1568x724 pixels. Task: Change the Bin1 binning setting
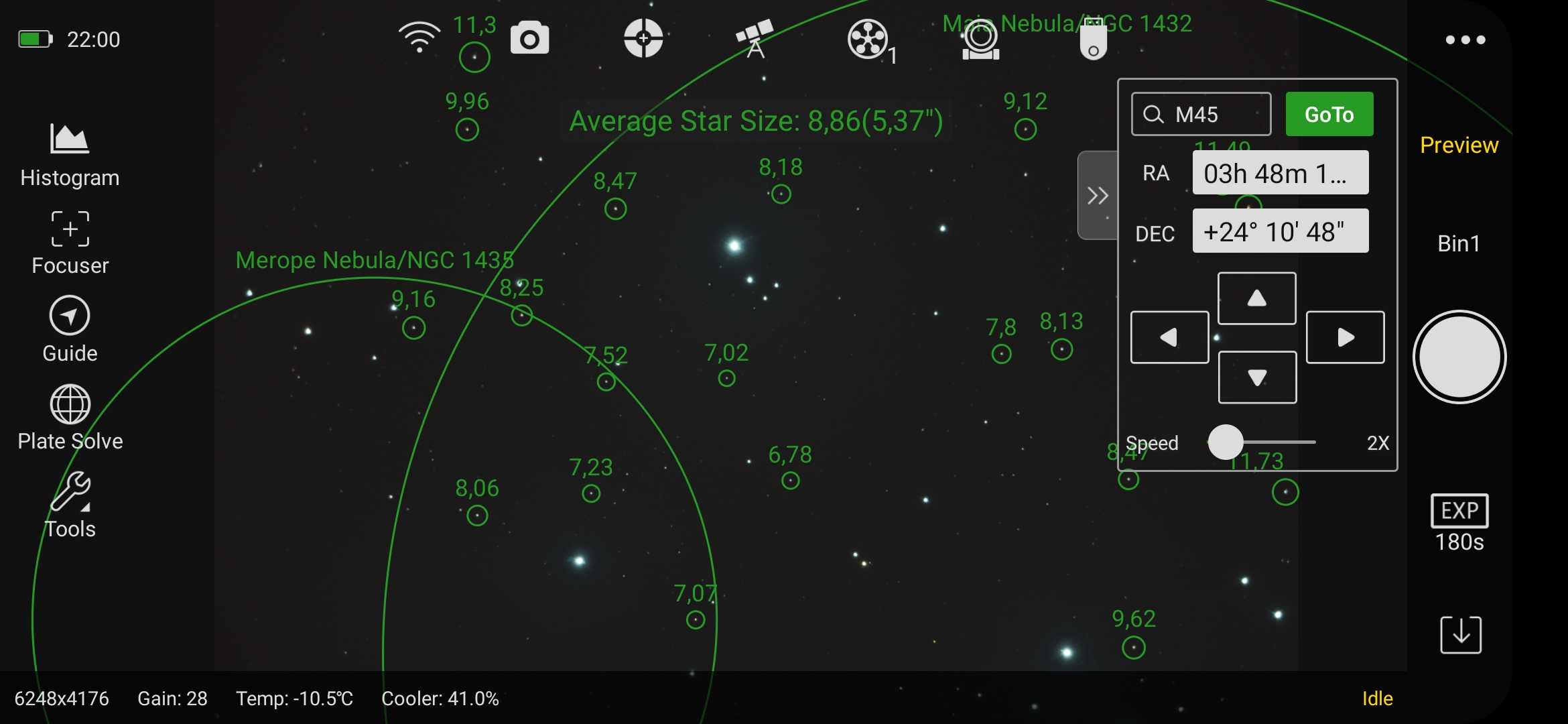(x=1459, y=243)
